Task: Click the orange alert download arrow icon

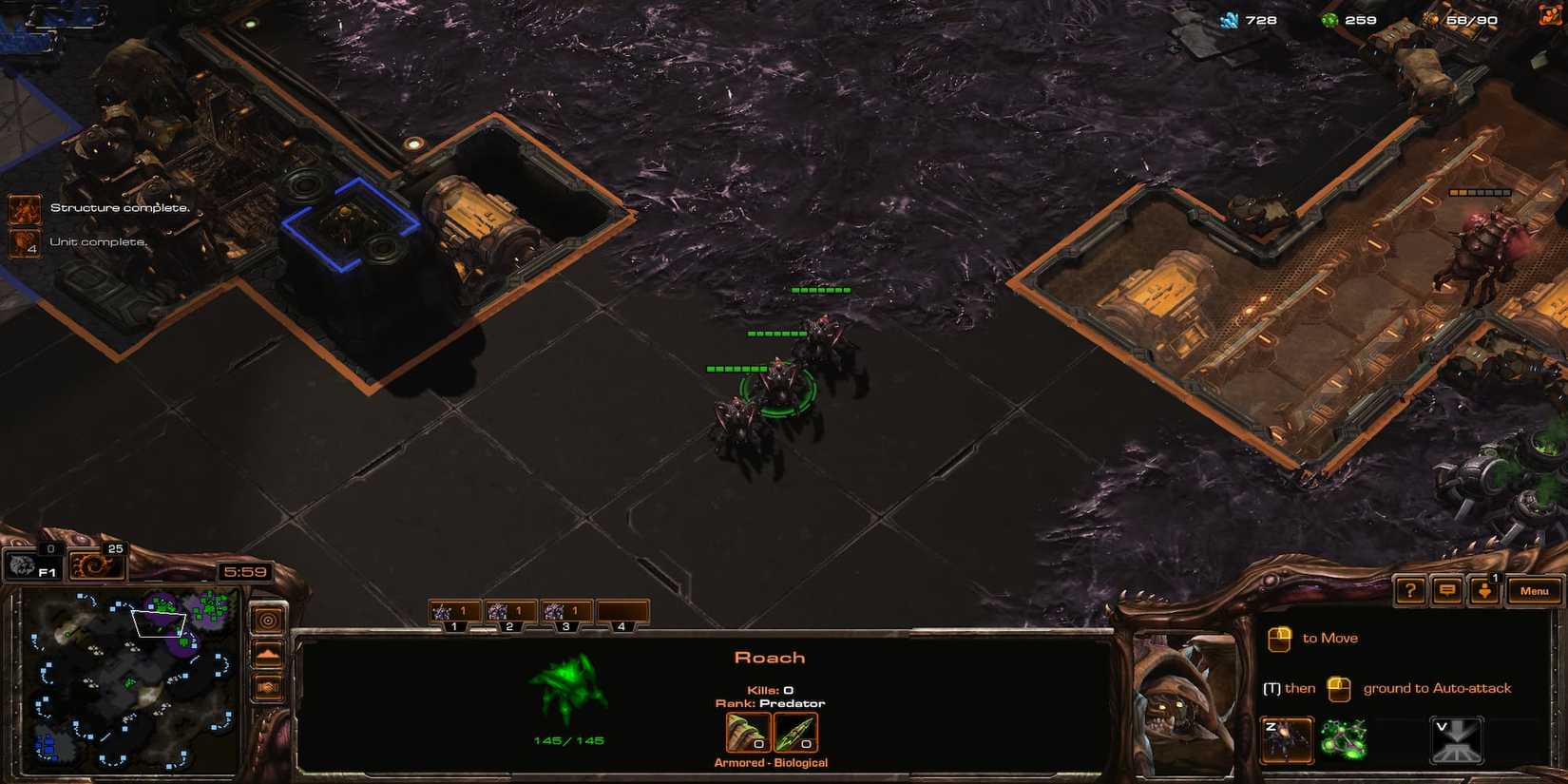Action: pos(1484,590)
